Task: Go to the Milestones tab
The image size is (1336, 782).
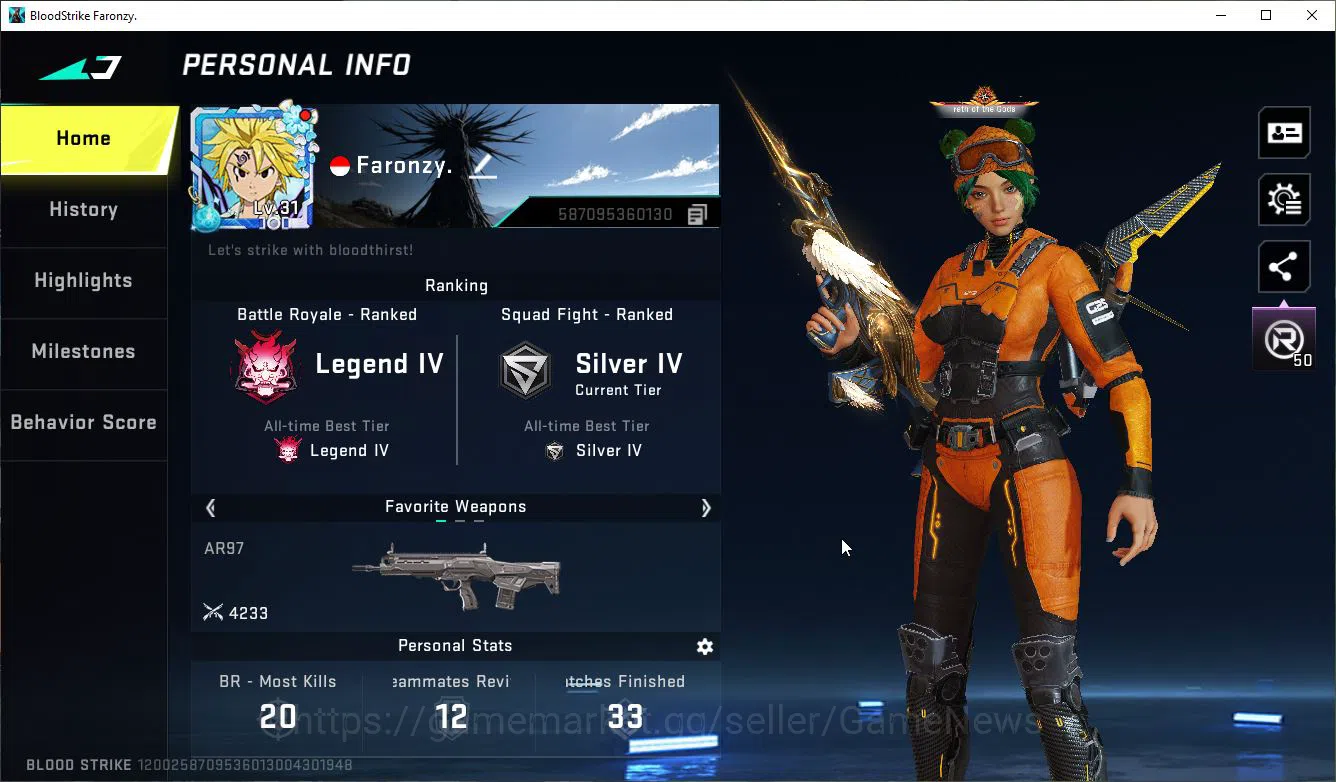Action: click(84, 352)
